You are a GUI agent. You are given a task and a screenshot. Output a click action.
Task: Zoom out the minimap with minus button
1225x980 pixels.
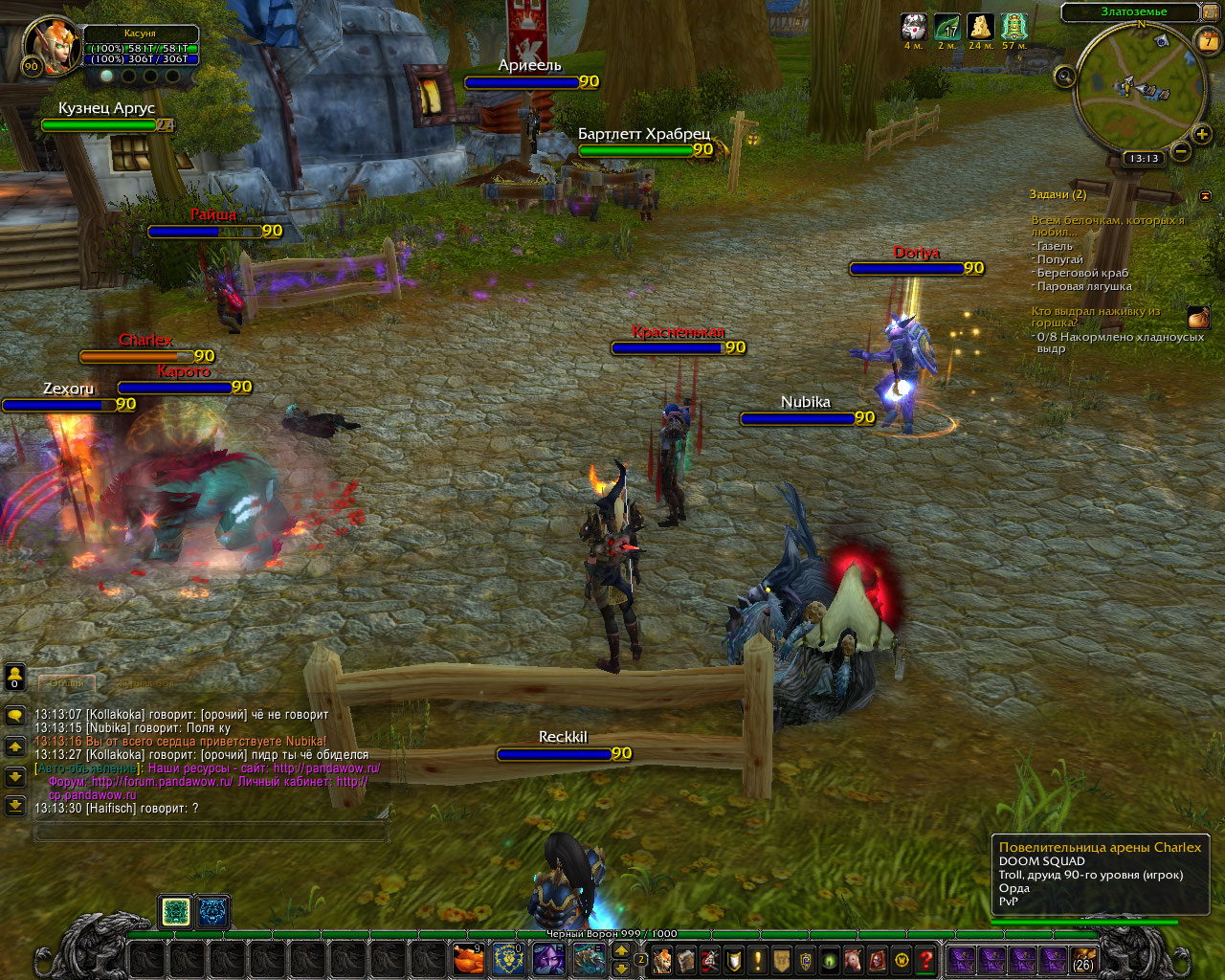pyautogui.click(x=1182, y=151)
